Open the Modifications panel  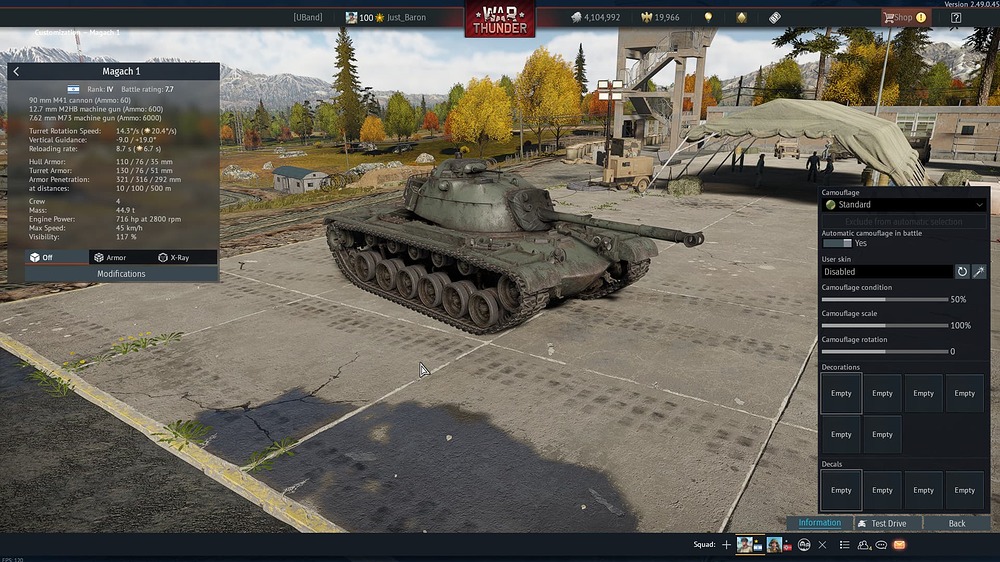click(121, 274)
